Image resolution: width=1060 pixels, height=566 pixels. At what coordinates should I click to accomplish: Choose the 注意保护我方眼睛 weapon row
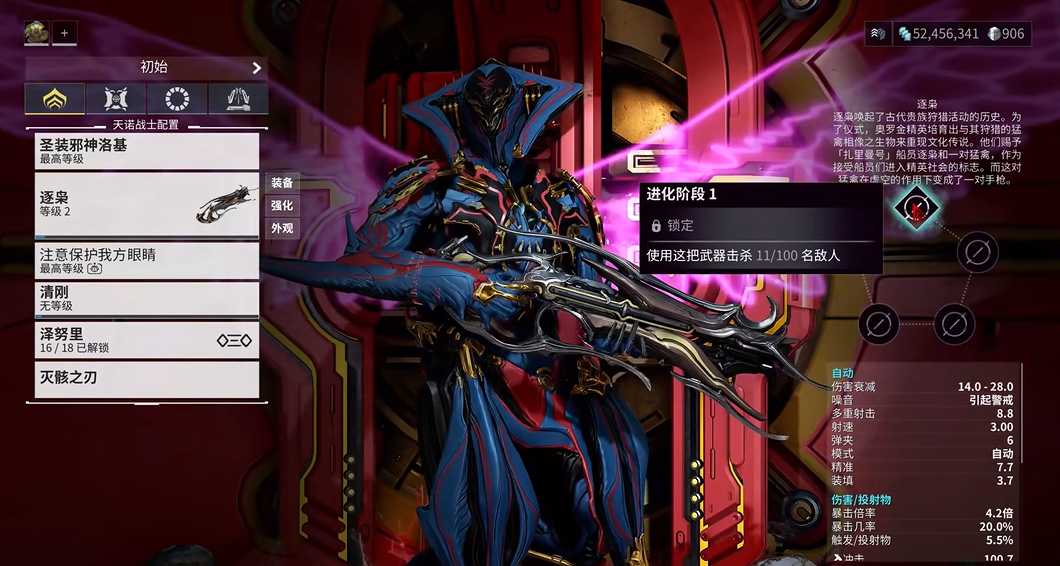[147, 261]
